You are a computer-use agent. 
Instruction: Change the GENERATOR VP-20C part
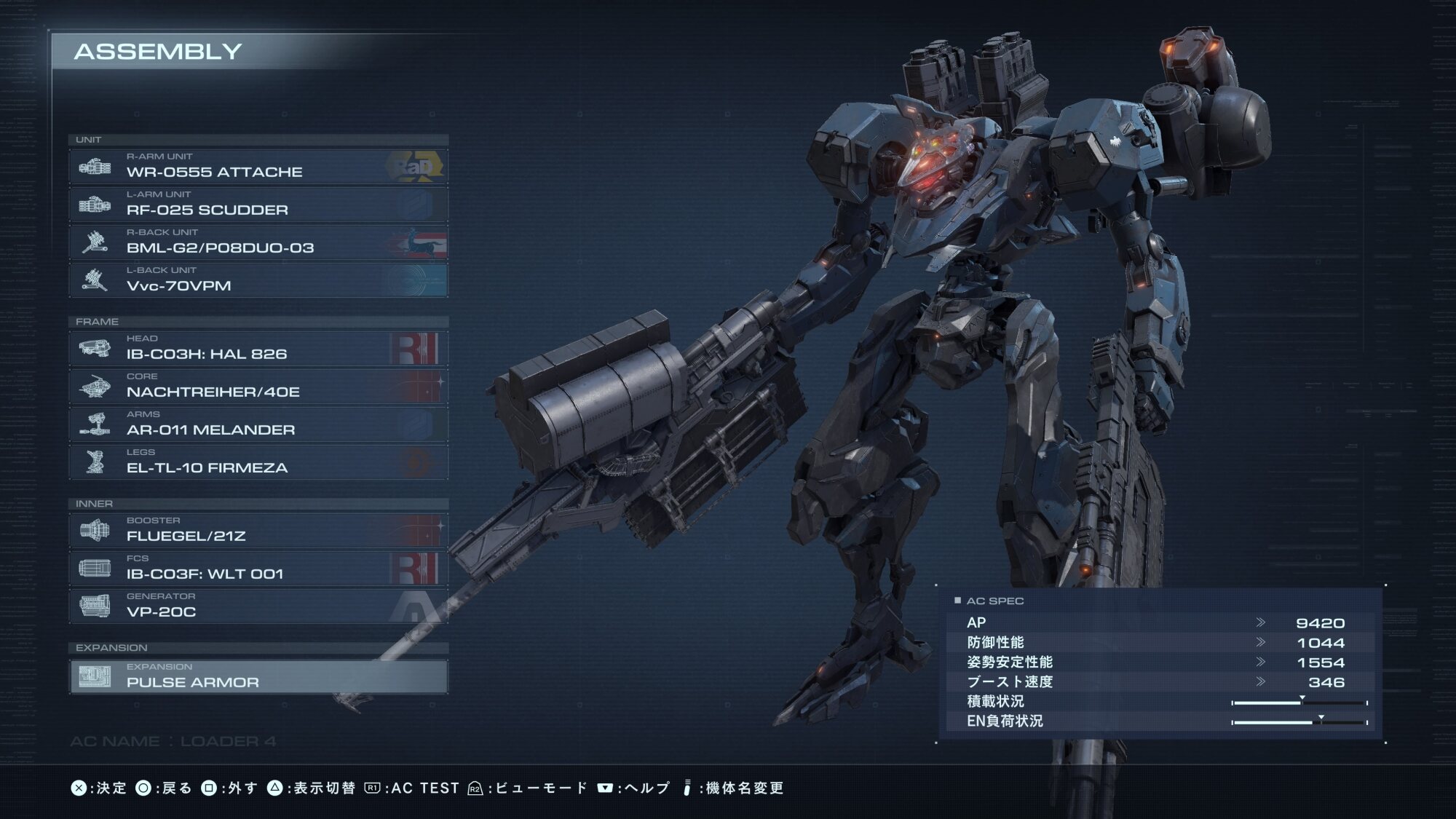(258, 606)
